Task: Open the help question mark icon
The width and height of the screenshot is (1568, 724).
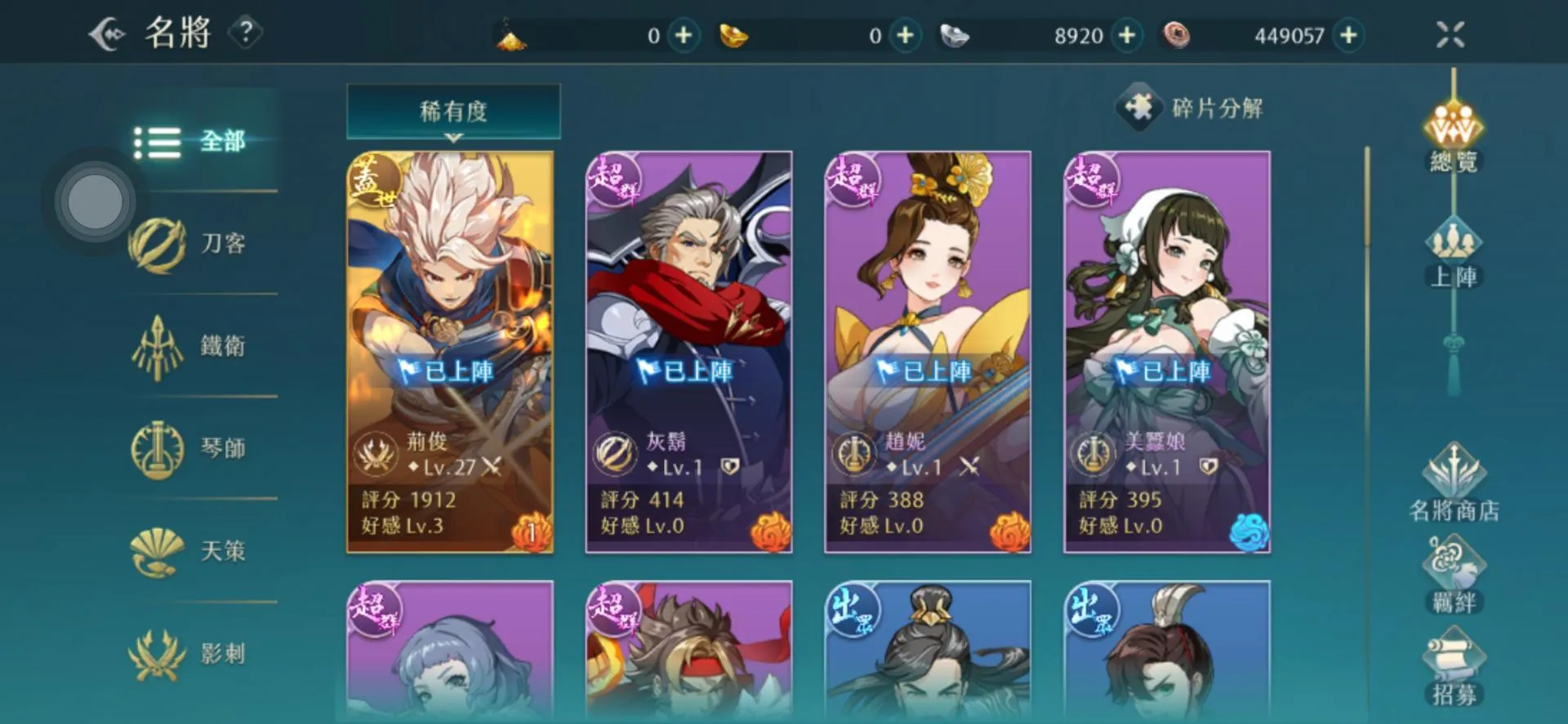Action: (x=245, y=33)
